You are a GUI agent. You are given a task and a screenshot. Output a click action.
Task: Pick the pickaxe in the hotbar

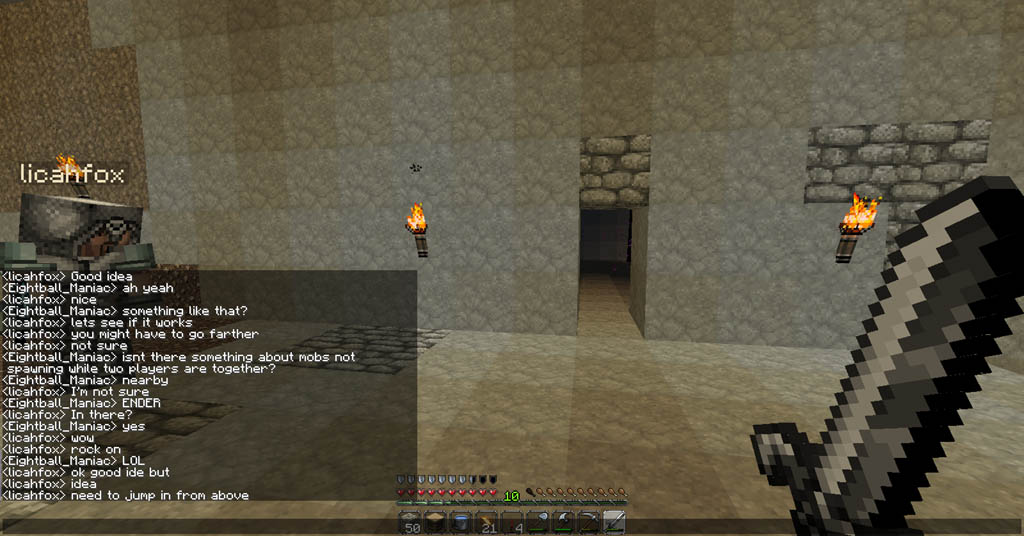pos(589,522)
